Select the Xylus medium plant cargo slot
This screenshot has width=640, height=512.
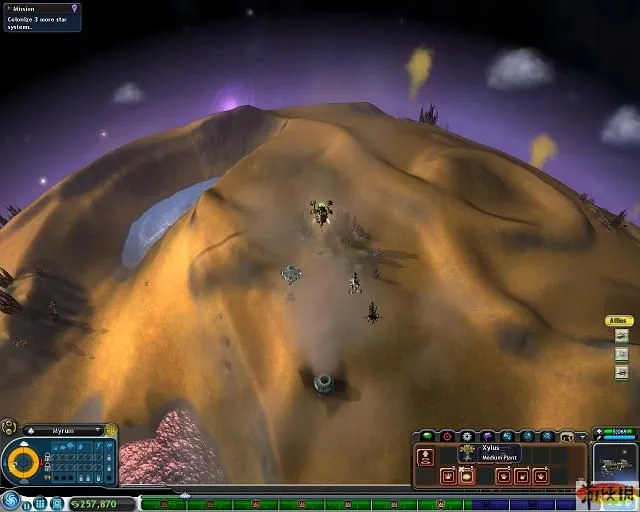(x=466, y=476)
